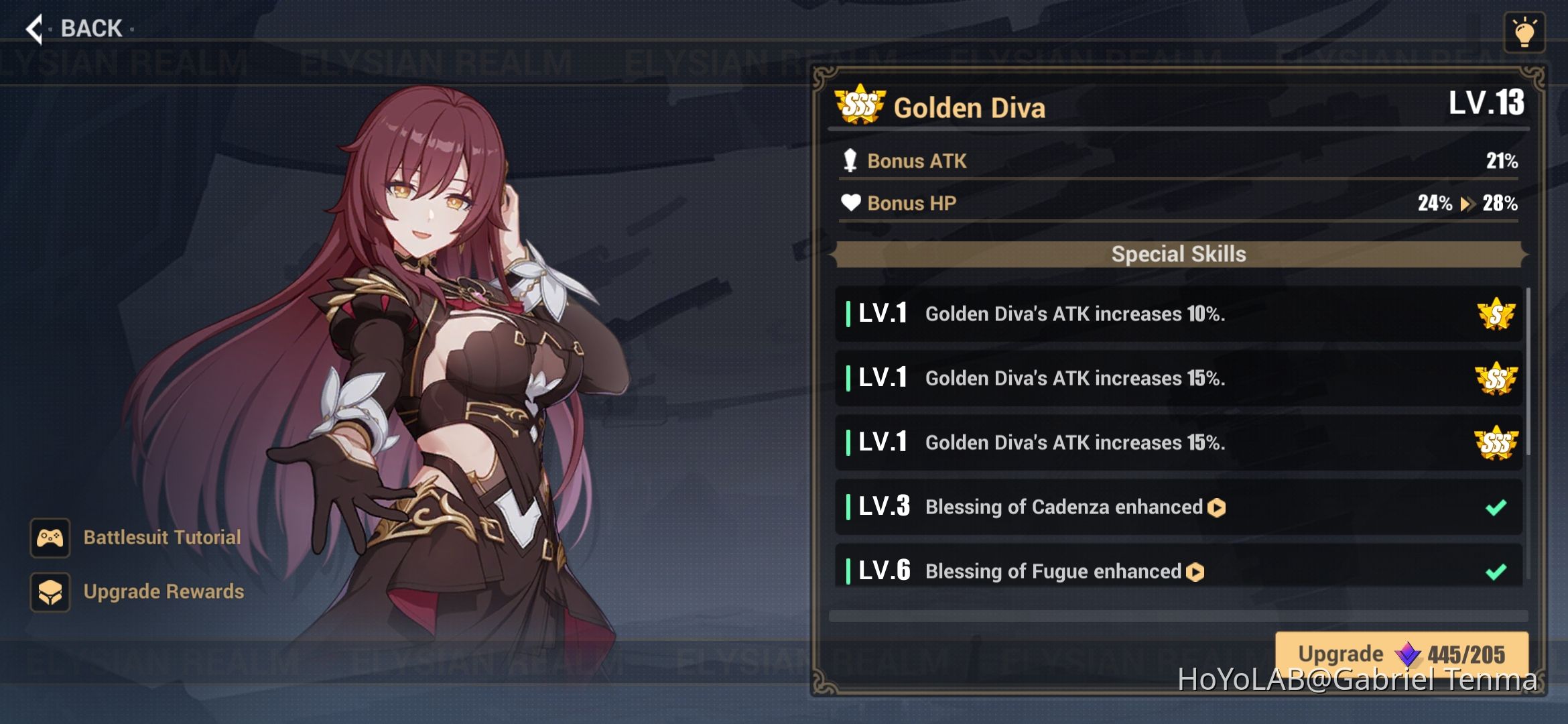Select the LV.1 ATK increases 10% skill entry

1139,313
